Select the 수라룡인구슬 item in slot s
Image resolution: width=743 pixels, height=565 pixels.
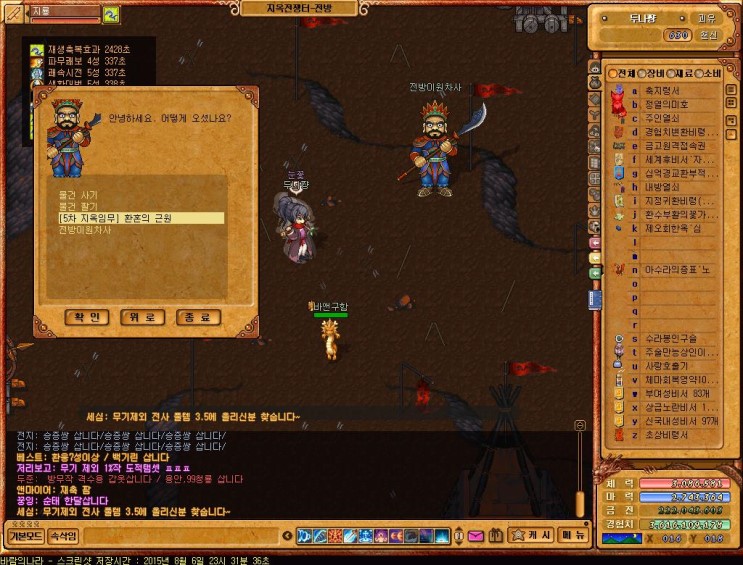[x=672, y=338]
